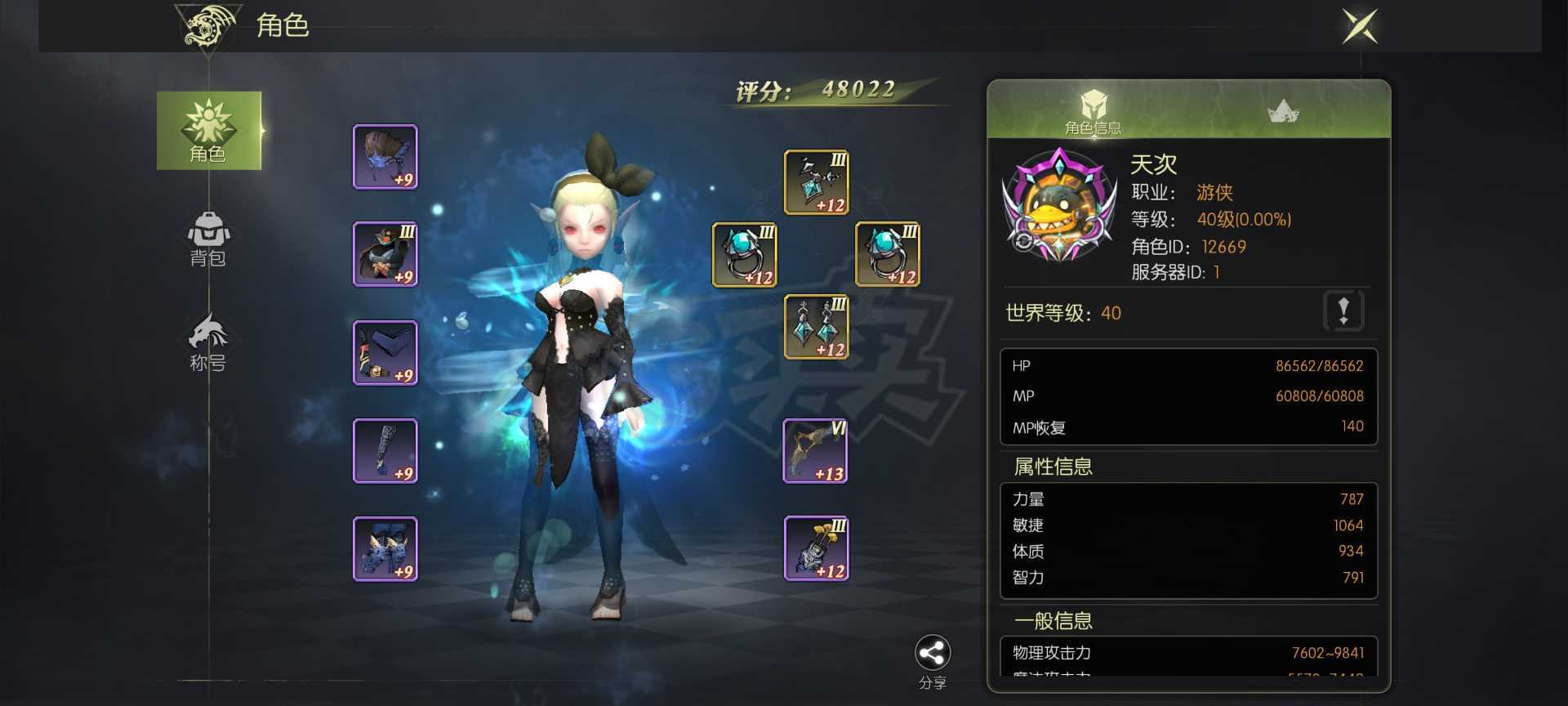Image resolution: width=1568 pixels, height=706 pixels.
Task: Click the right +12 ring slot
Action: [886, 255]
